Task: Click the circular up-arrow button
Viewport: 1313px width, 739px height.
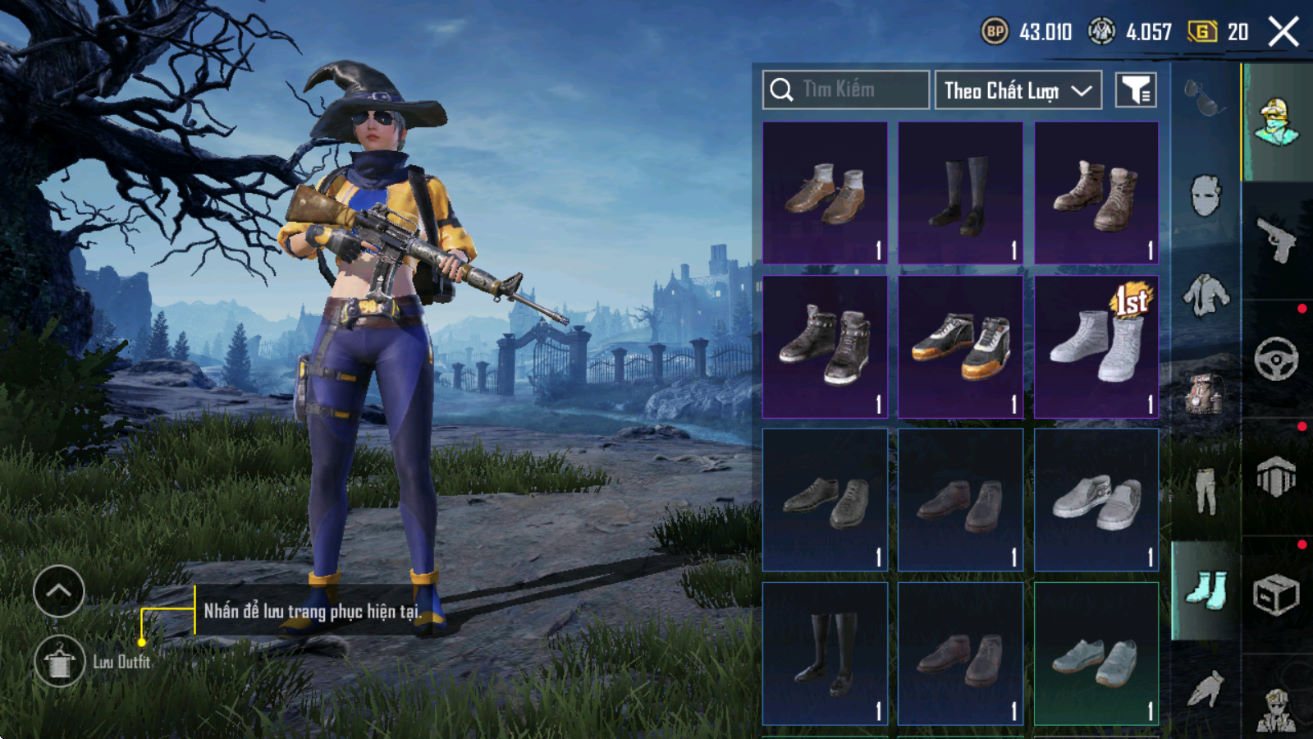Action: click(59, 591)
